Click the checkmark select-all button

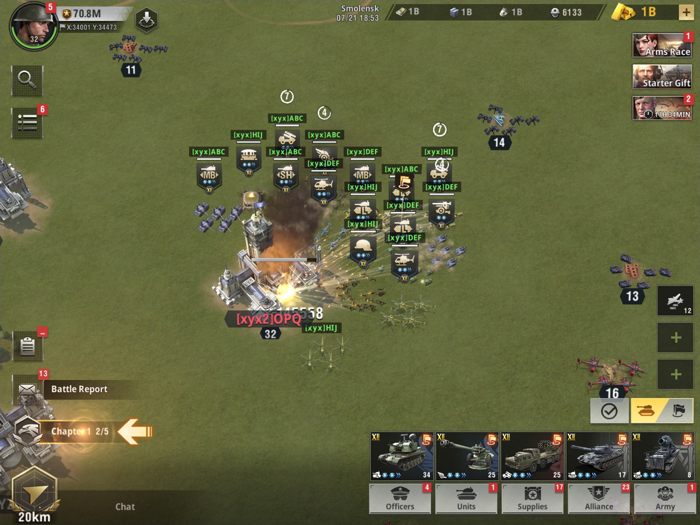point(609,411)
